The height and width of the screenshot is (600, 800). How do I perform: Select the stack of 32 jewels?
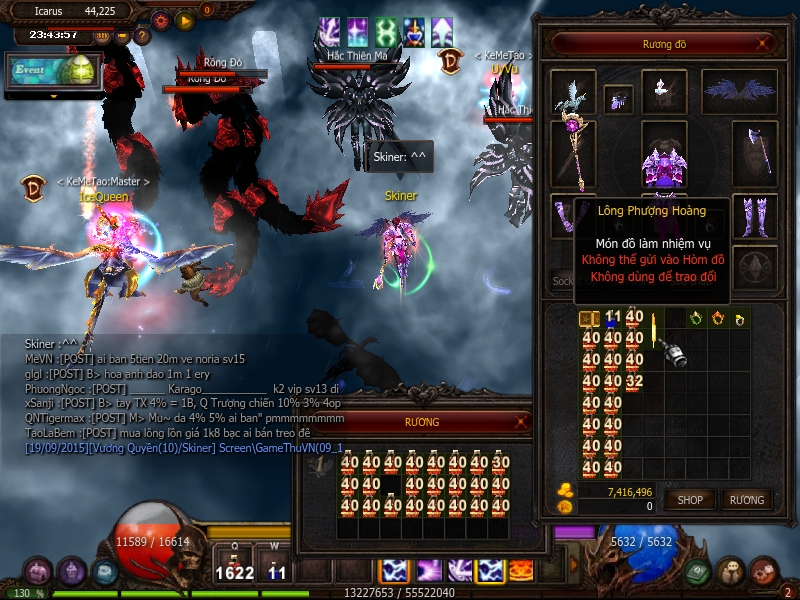point(633,382)
